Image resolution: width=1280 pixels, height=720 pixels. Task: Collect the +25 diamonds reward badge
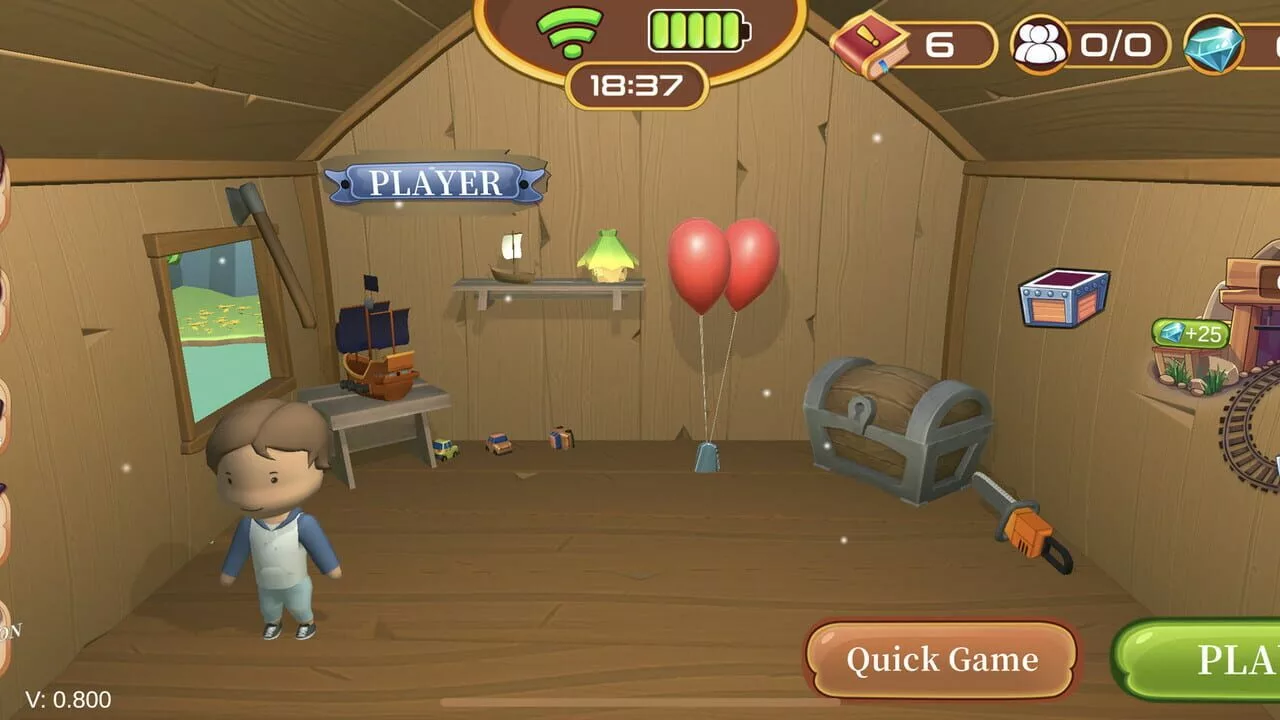[x=1190, y=333]
